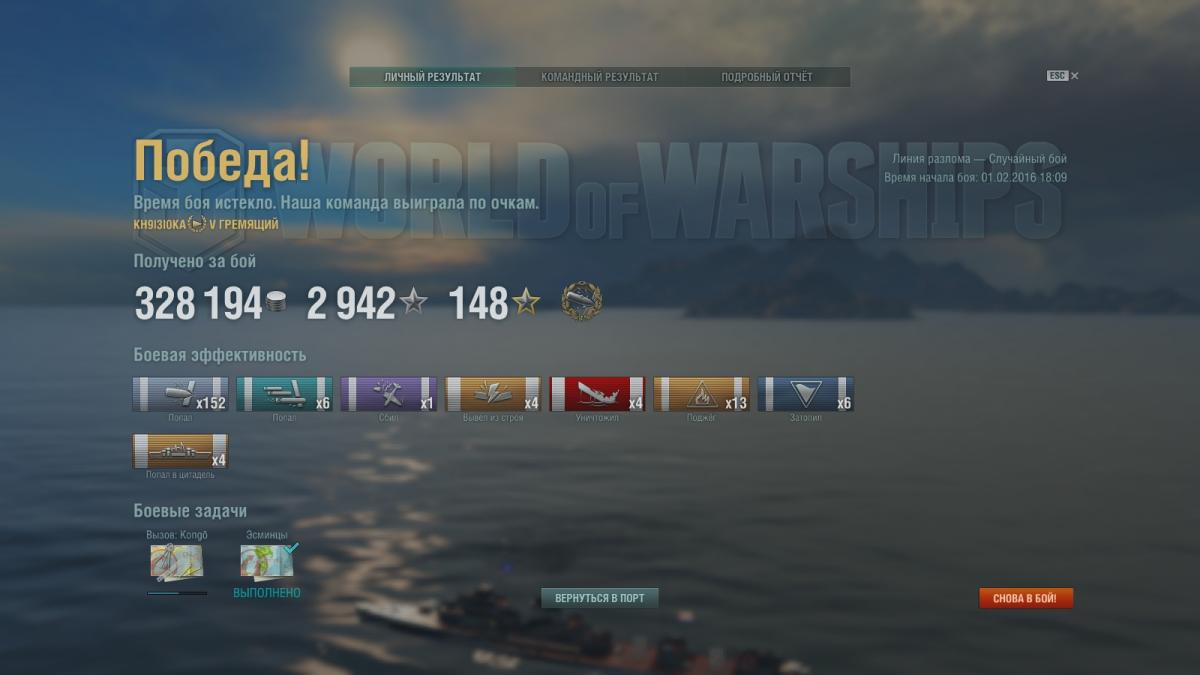Inspect the x6 torpedo hits ribbon
The image size is (1200, 675).
pos(284,394)
